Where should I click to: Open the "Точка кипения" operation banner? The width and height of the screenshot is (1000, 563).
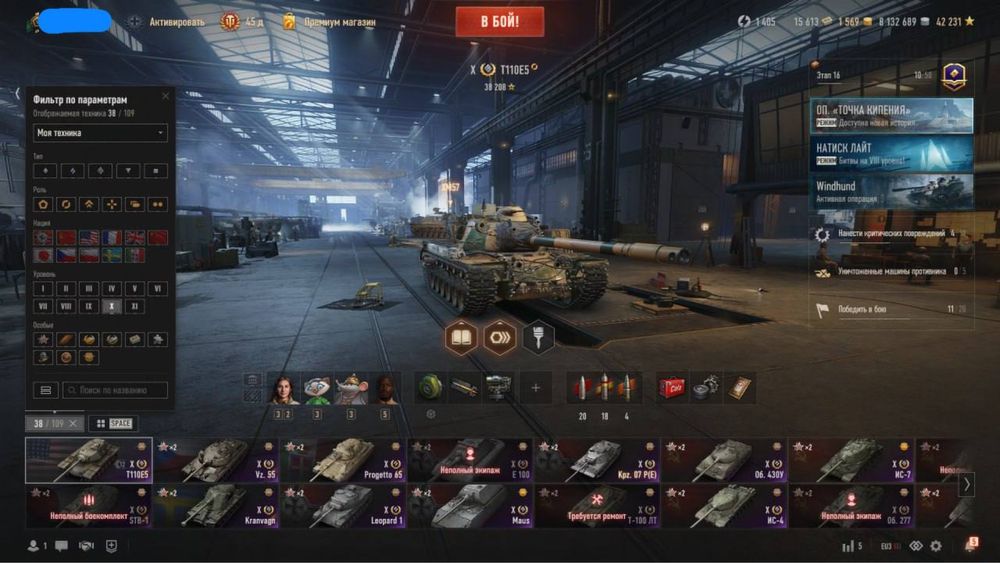coord(891,115)
